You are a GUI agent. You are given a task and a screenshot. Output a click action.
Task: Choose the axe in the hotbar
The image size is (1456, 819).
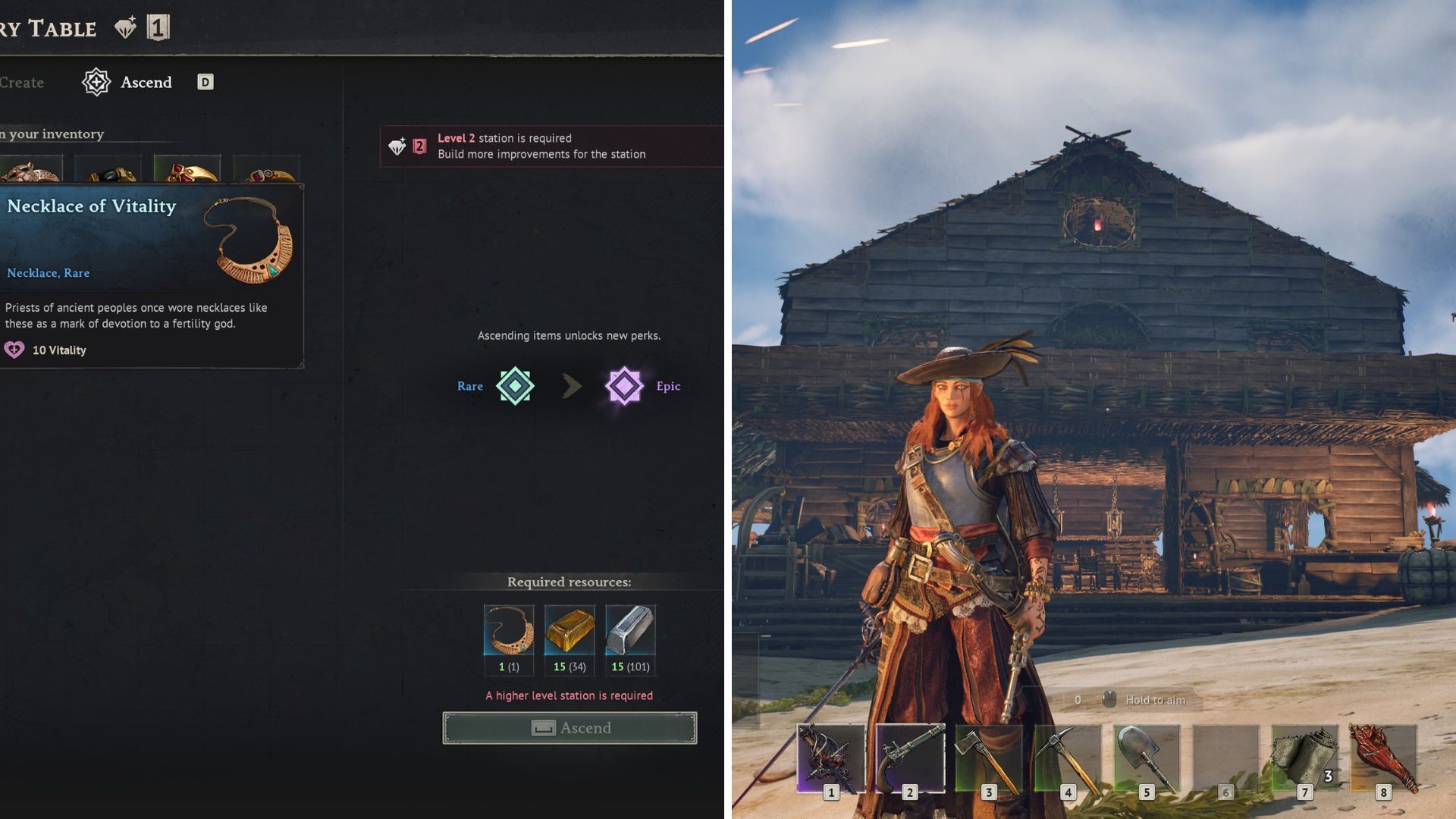(989, 758)
